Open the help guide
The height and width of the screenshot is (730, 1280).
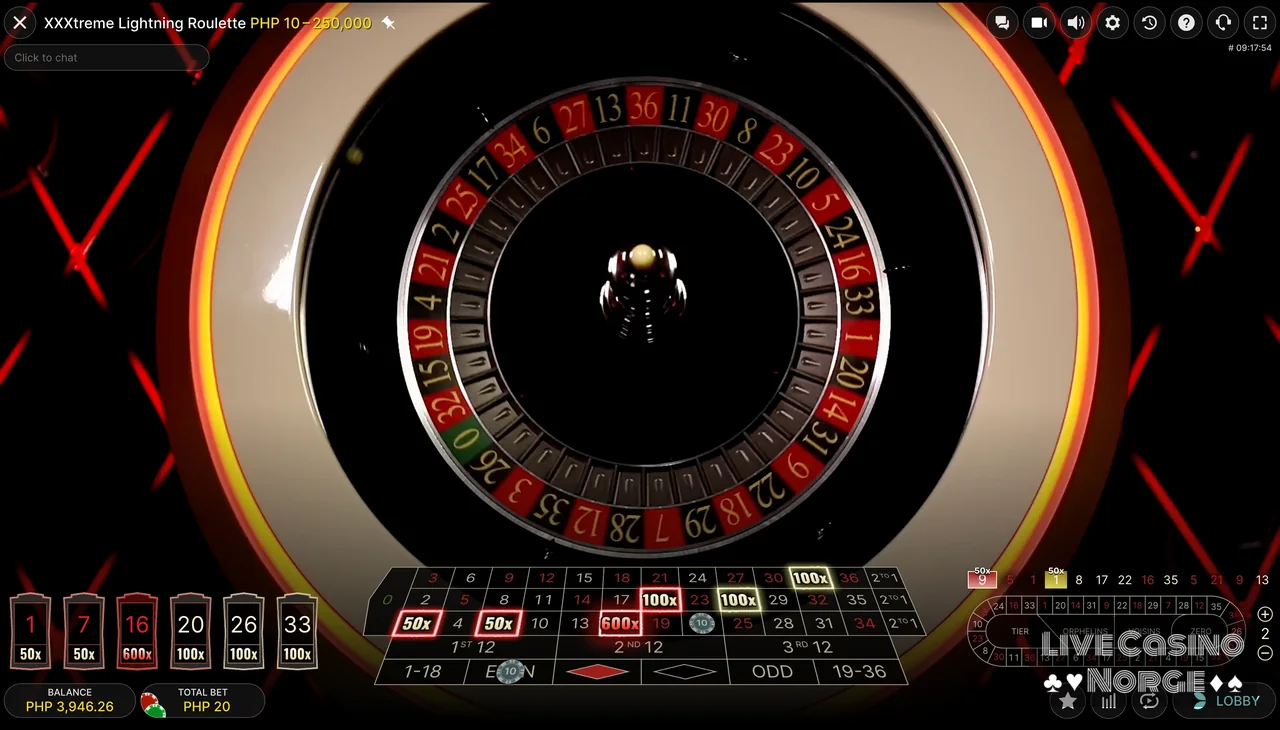click(1186, 22)
